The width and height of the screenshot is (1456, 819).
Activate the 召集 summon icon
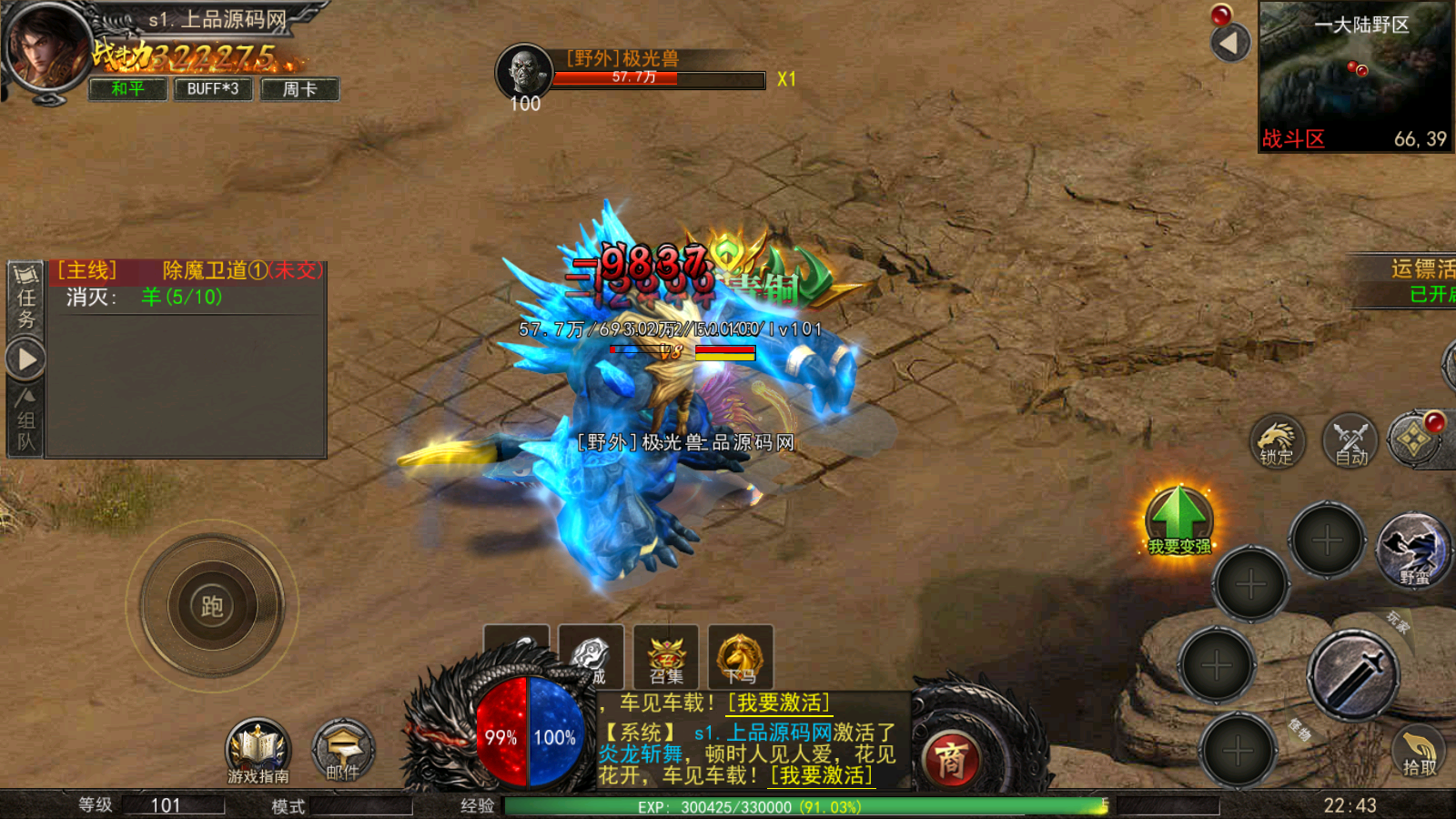[666, 656]
